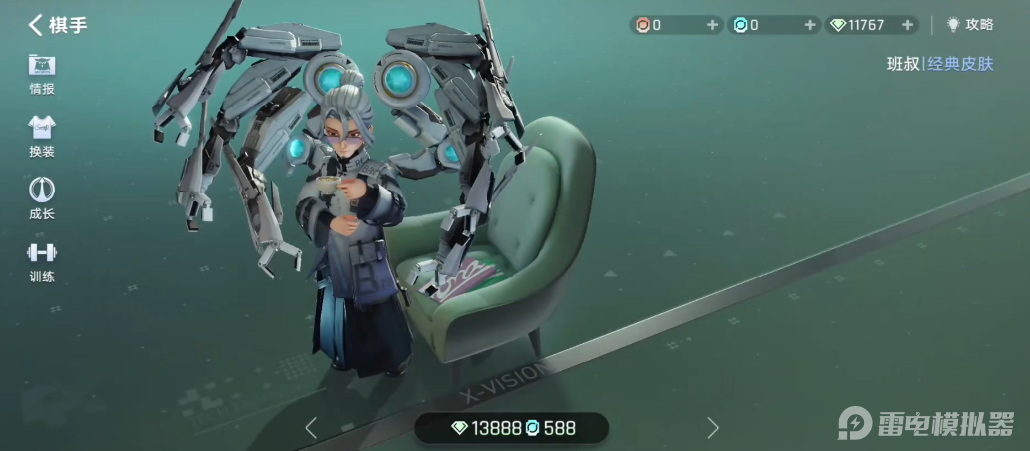Open the 换装 outfit menu
Screen dimensions: 1030x451
pos(42,137)
